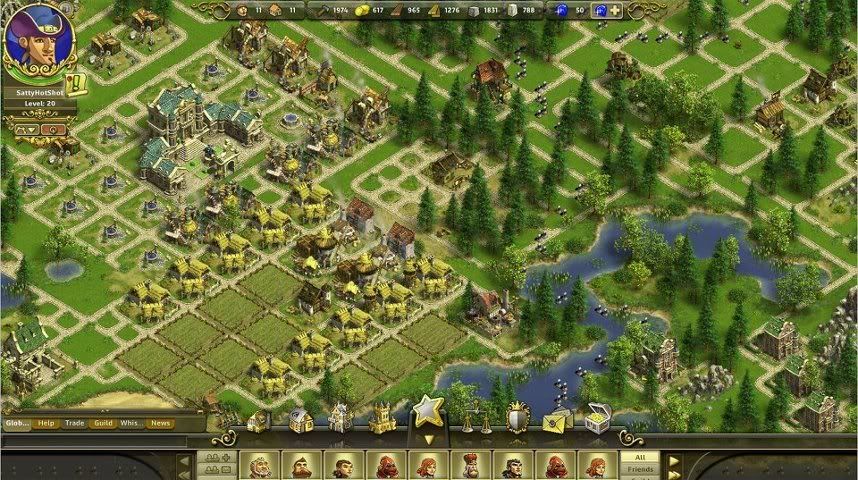Image resolution: width=858 pixels, height=480 pixels.
Task: Switch to the Help chat tab
Action: [46, 423]
